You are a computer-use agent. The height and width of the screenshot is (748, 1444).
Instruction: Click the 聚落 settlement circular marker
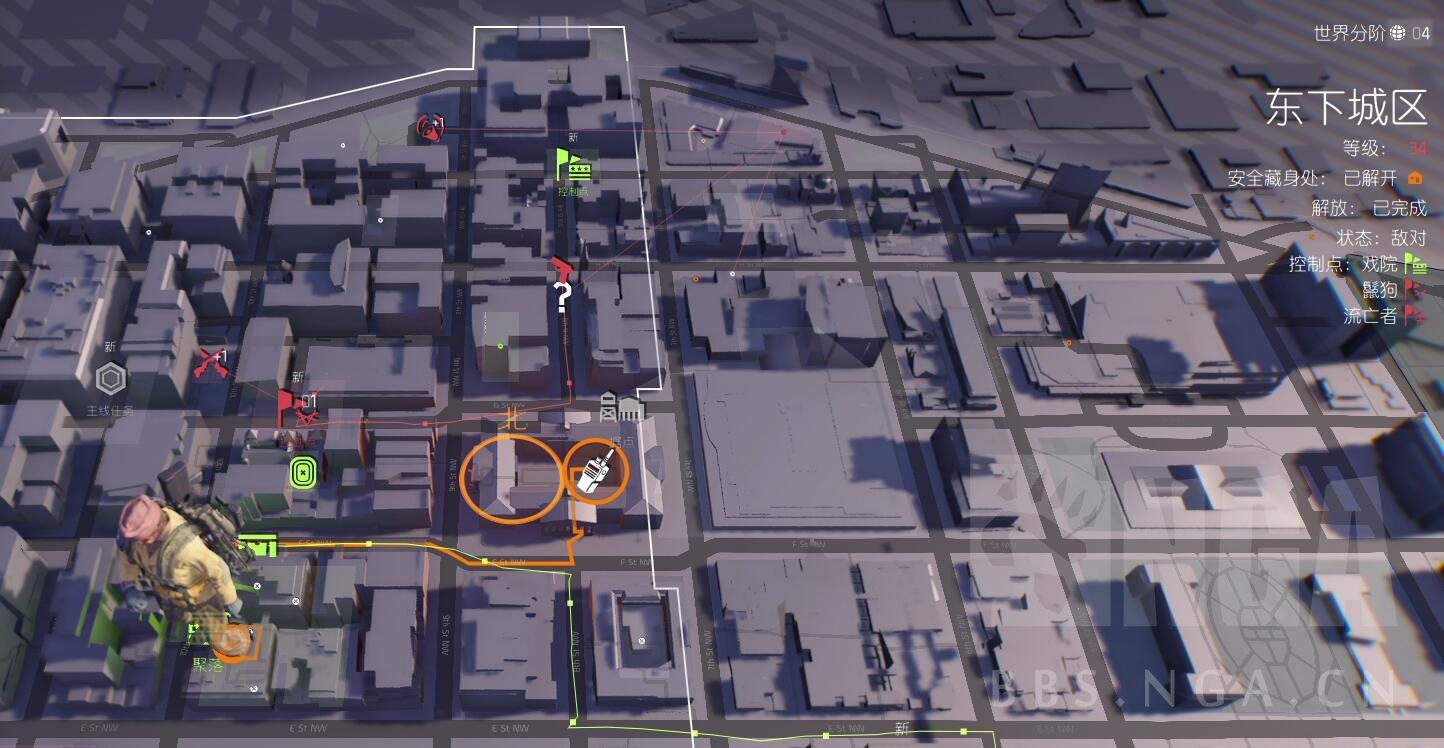coord(237,638)
